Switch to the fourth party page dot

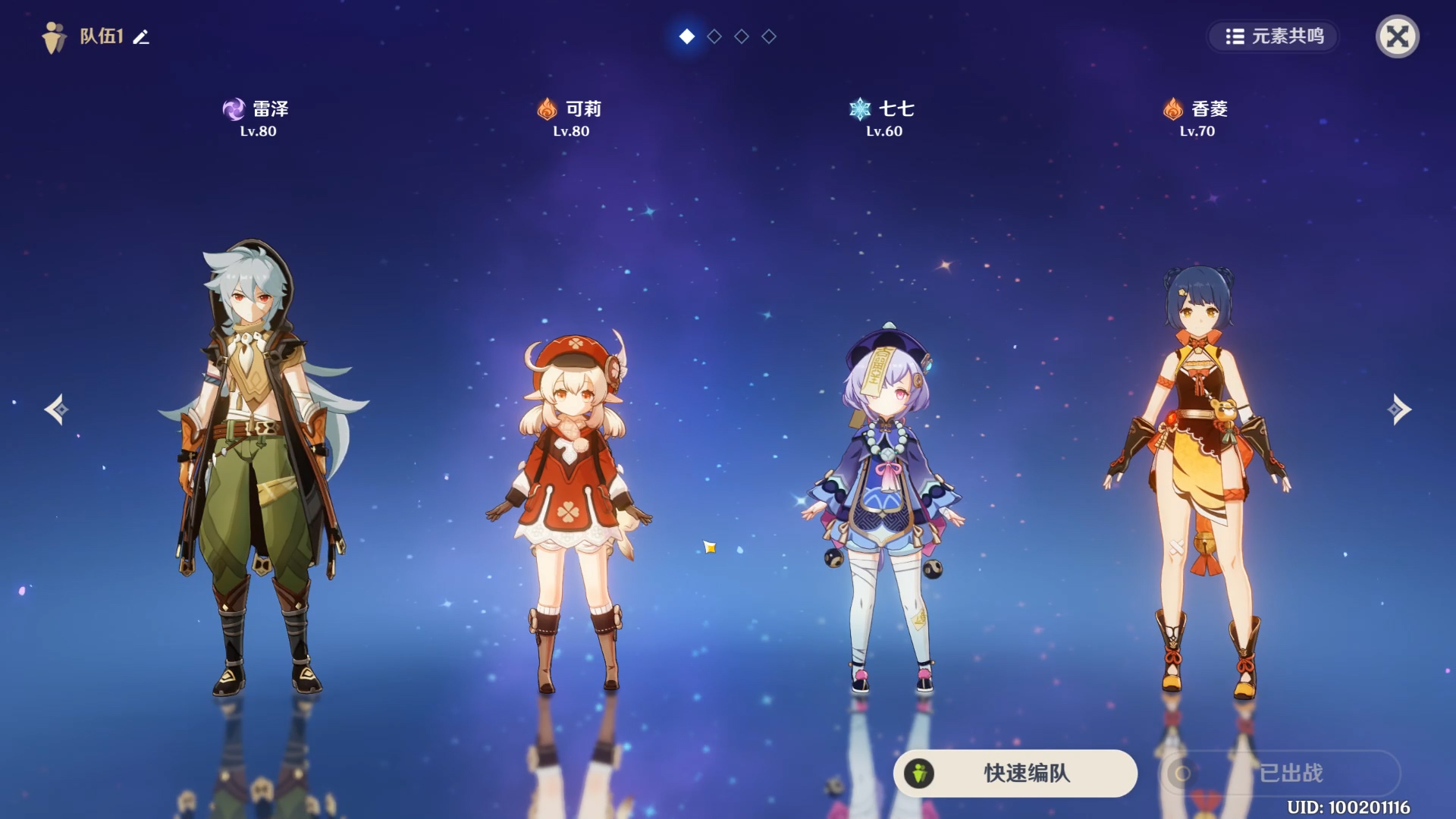(769, 36)
